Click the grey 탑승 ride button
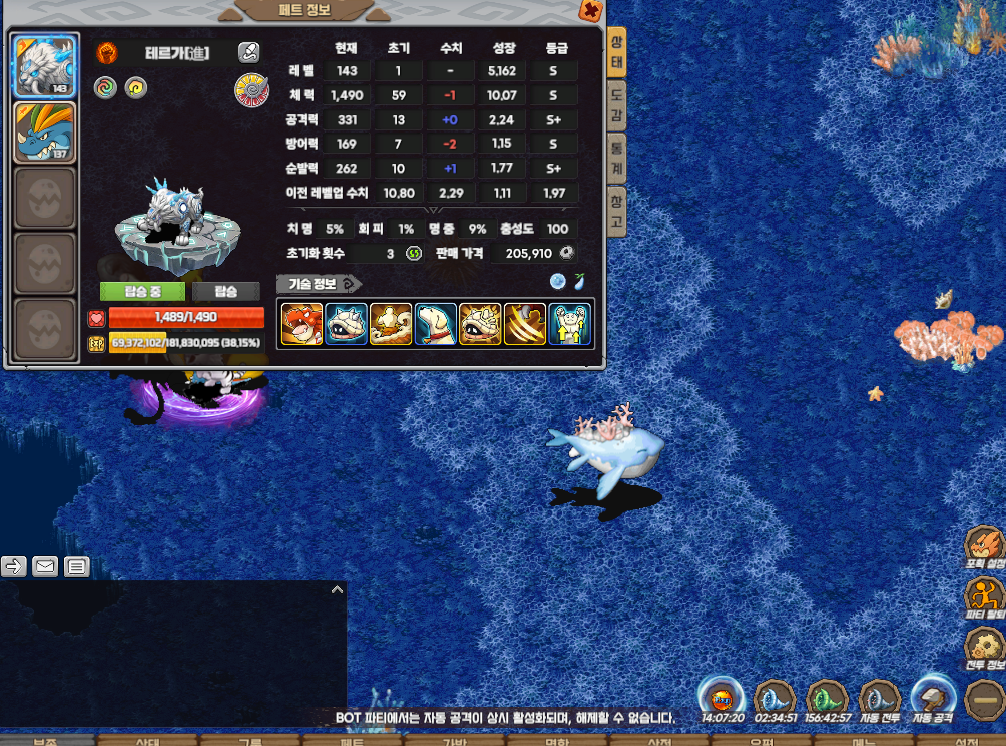Viewport: 1006px width, 746px height. tap(227, 291)
